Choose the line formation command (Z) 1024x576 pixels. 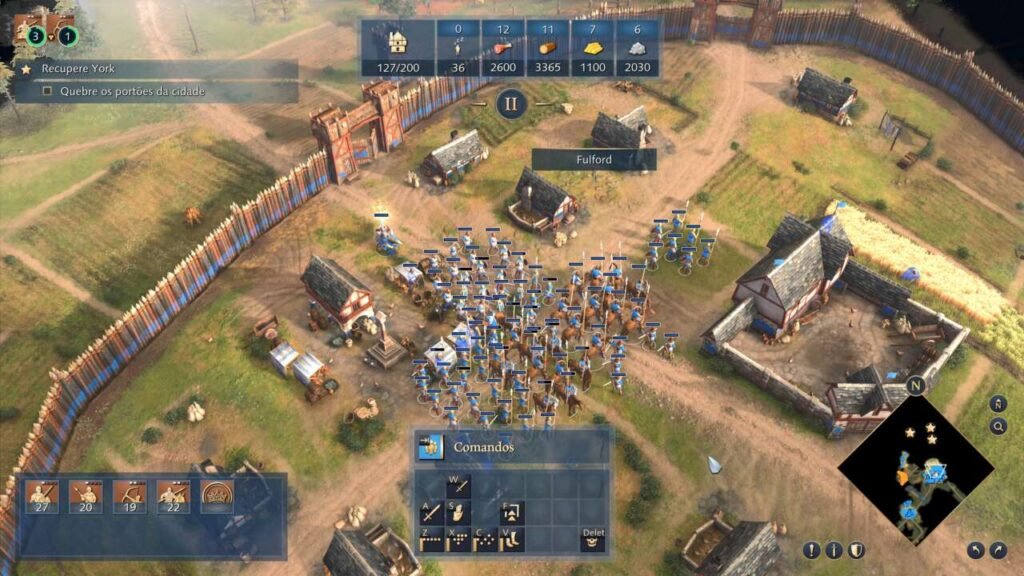[432, 540]
